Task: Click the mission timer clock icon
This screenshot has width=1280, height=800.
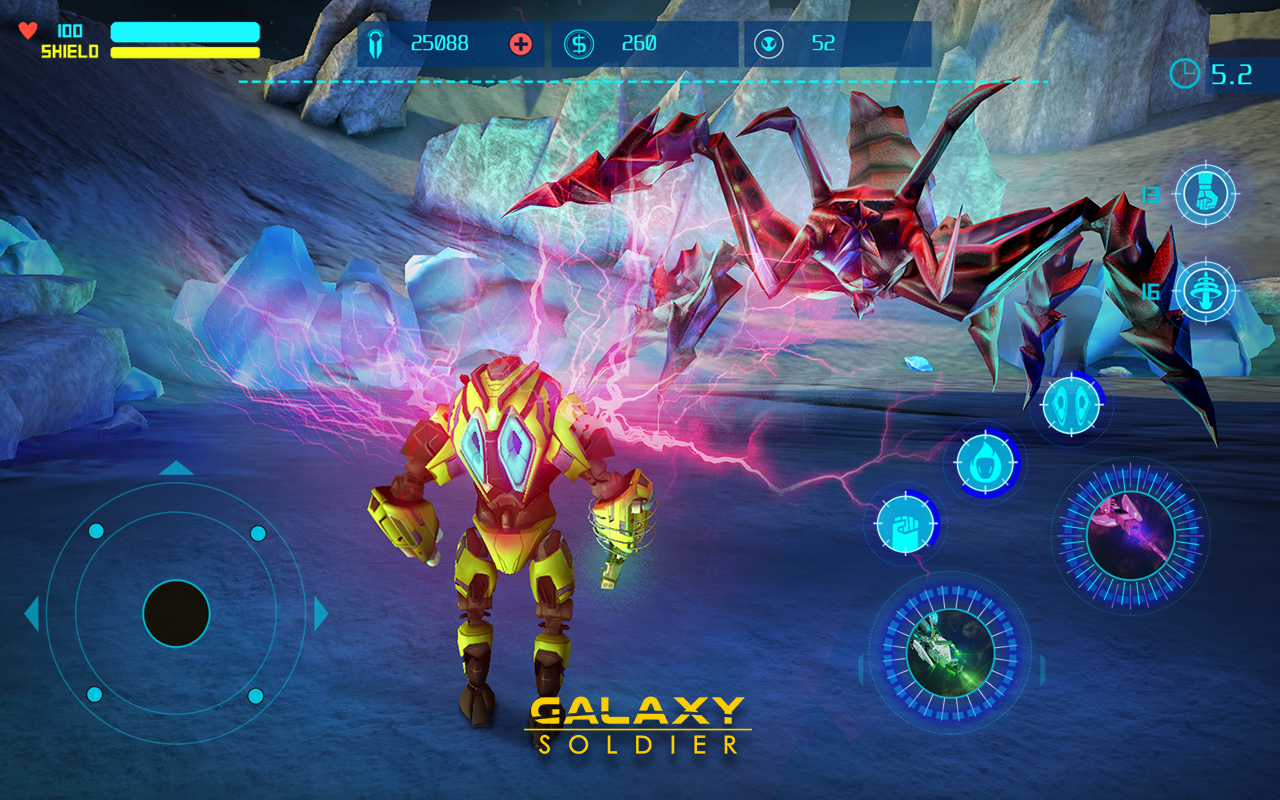Action: tap(1185, 72)
